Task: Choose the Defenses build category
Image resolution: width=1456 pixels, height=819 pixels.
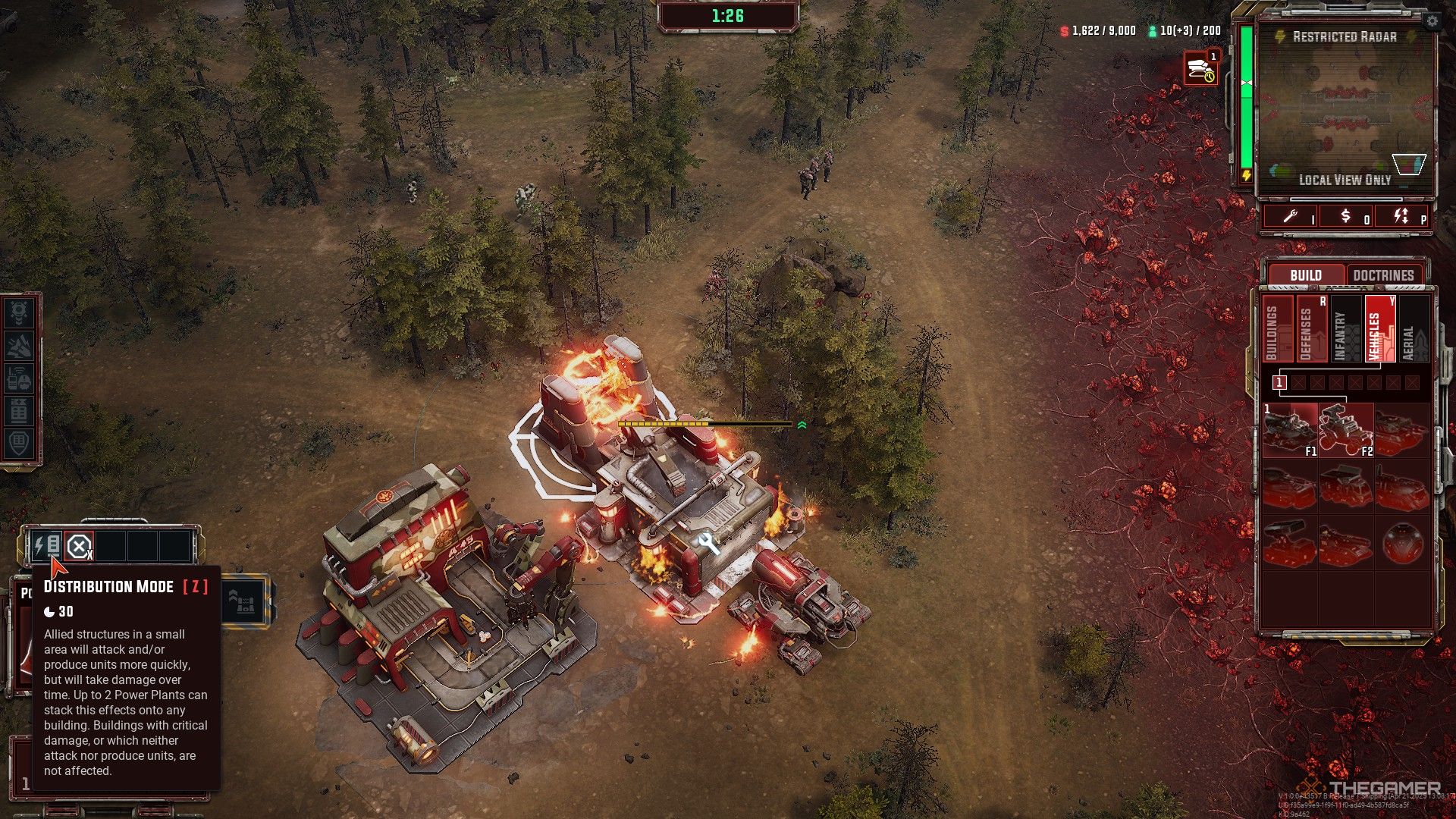Action: point(1309,330)
